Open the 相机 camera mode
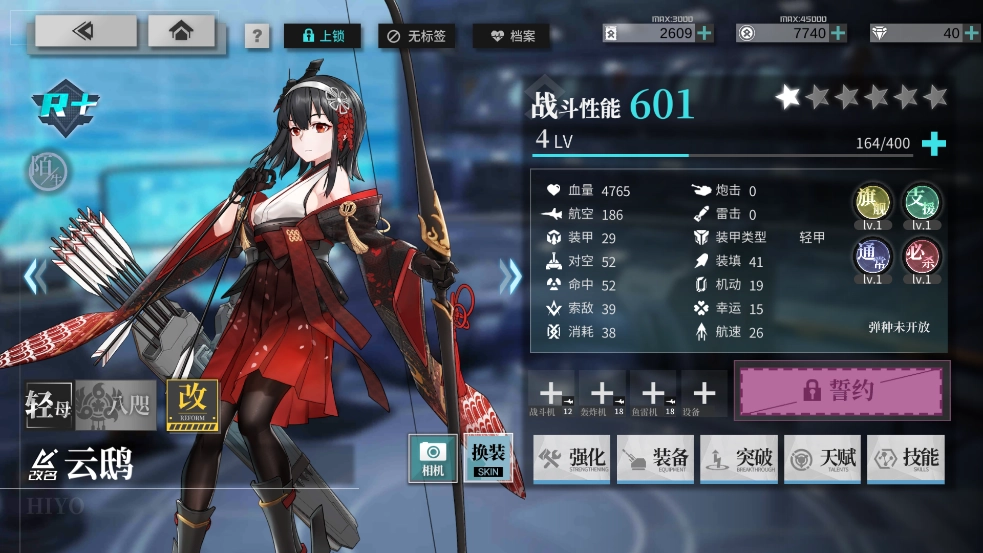 (x=433, y=458)
